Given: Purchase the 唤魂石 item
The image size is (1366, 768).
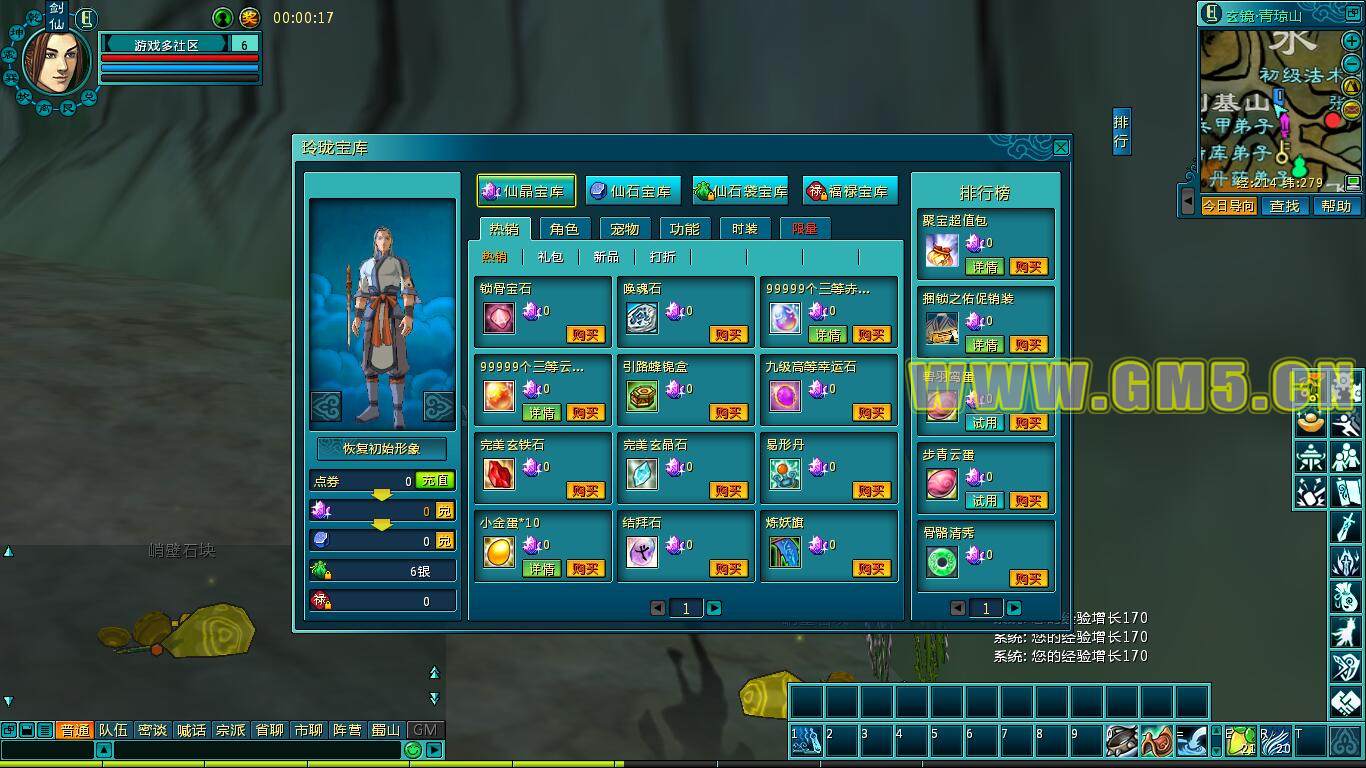Looking at the screenshot, I should 729,335.
